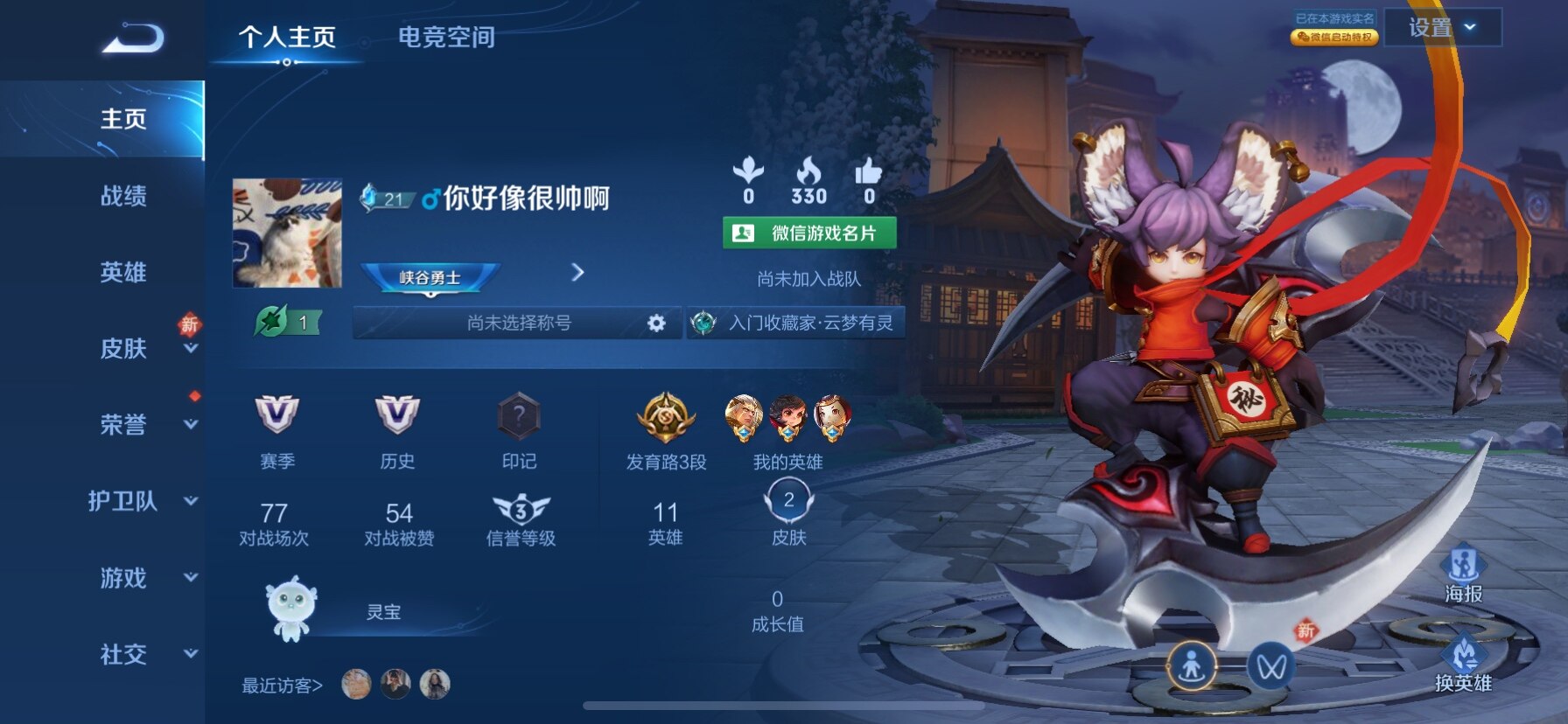
Task: Select the 英雄 sidebar entry
Action: [123, 273]
